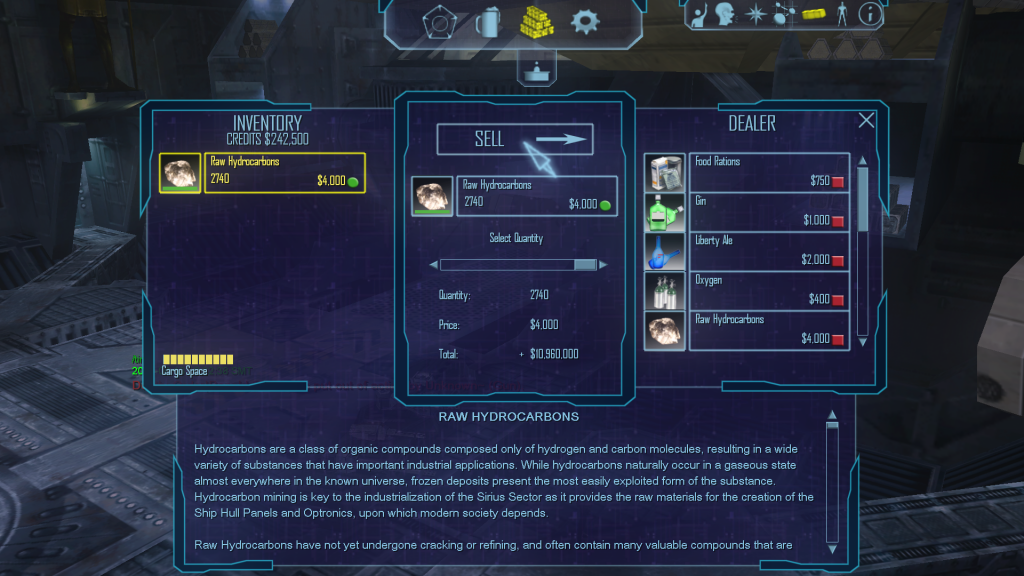The width and height of the screenshot is (1024, 576).
Task: Choose Food Rations from the dealer list
Action: click(766, 172)
